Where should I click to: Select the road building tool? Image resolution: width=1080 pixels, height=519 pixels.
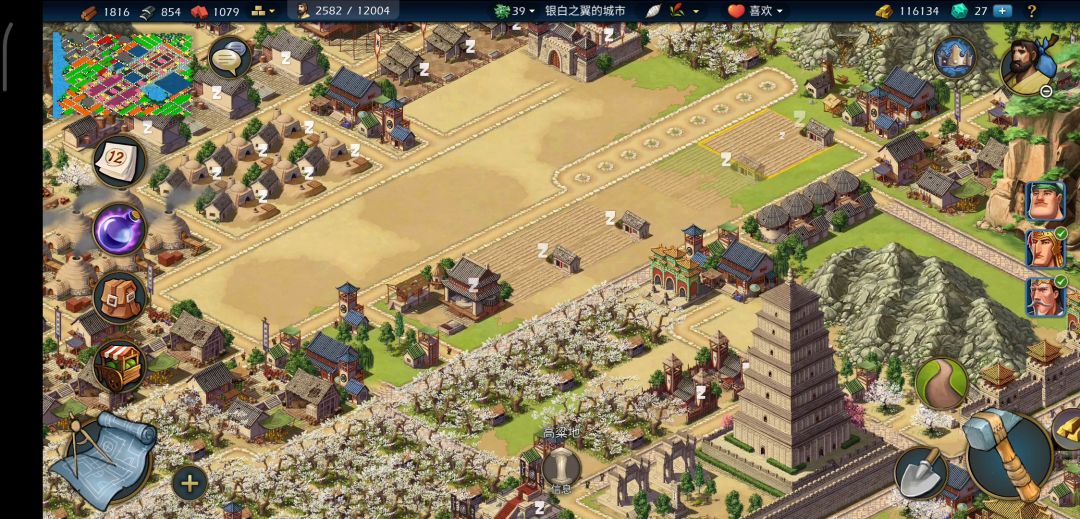[940, 383]
